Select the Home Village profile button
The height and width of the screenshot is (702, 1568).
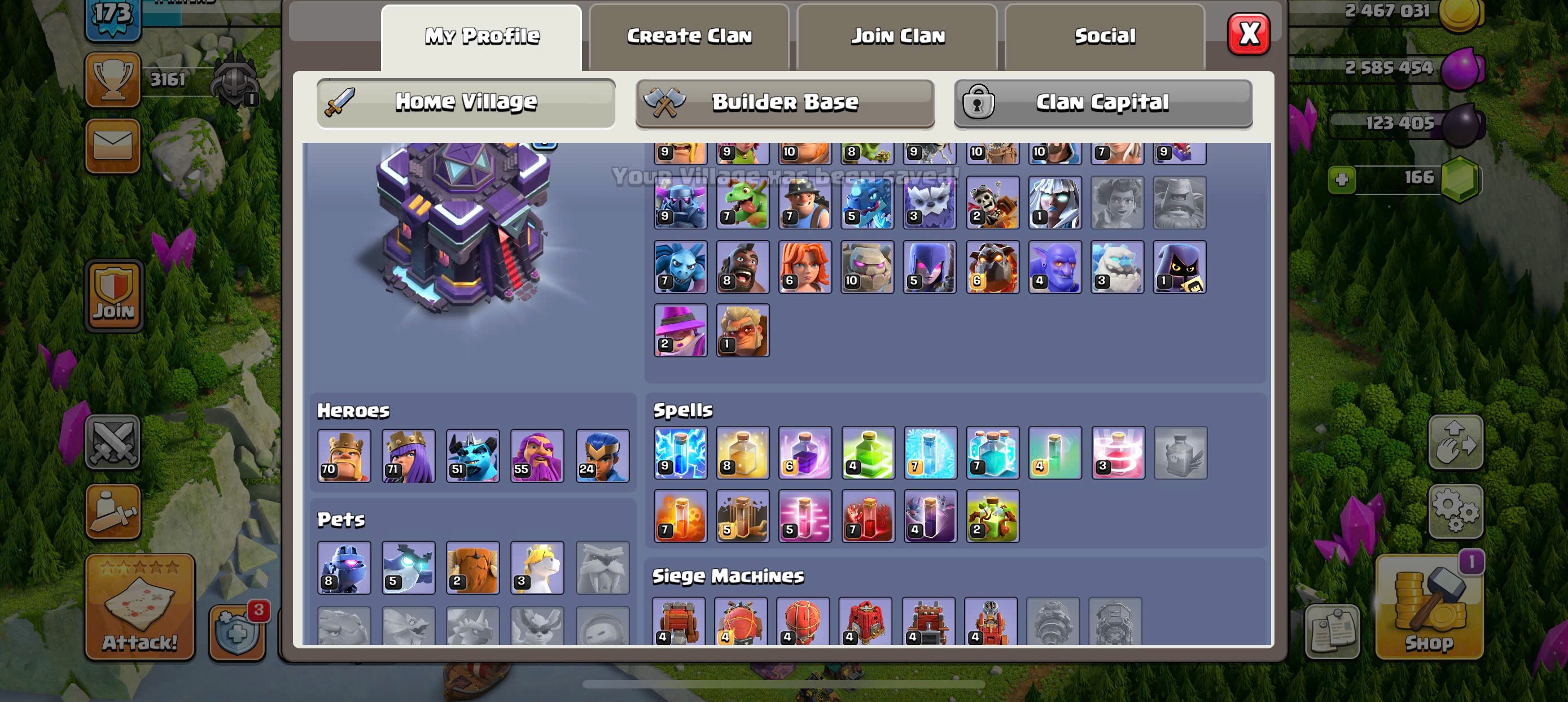[466, 102]
